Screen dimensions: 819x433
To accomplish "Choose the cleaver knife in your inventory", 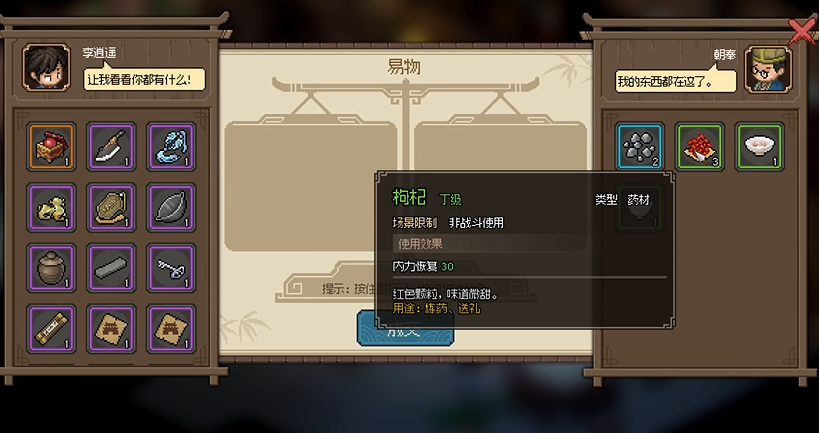I will click(x=112, y=147).
